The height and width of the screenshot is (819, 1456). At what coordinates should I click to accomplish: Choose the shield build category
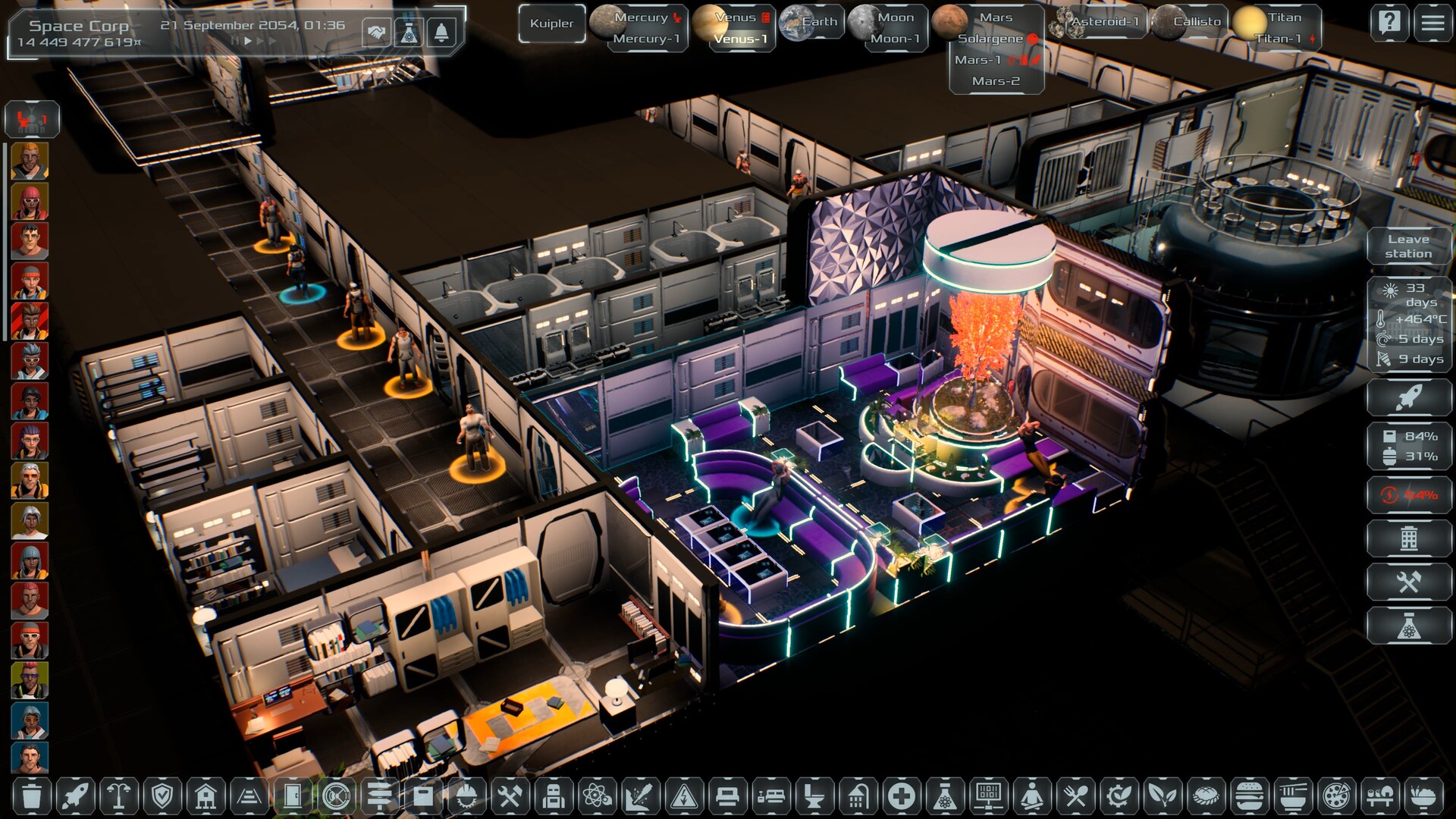click(162, 796)
